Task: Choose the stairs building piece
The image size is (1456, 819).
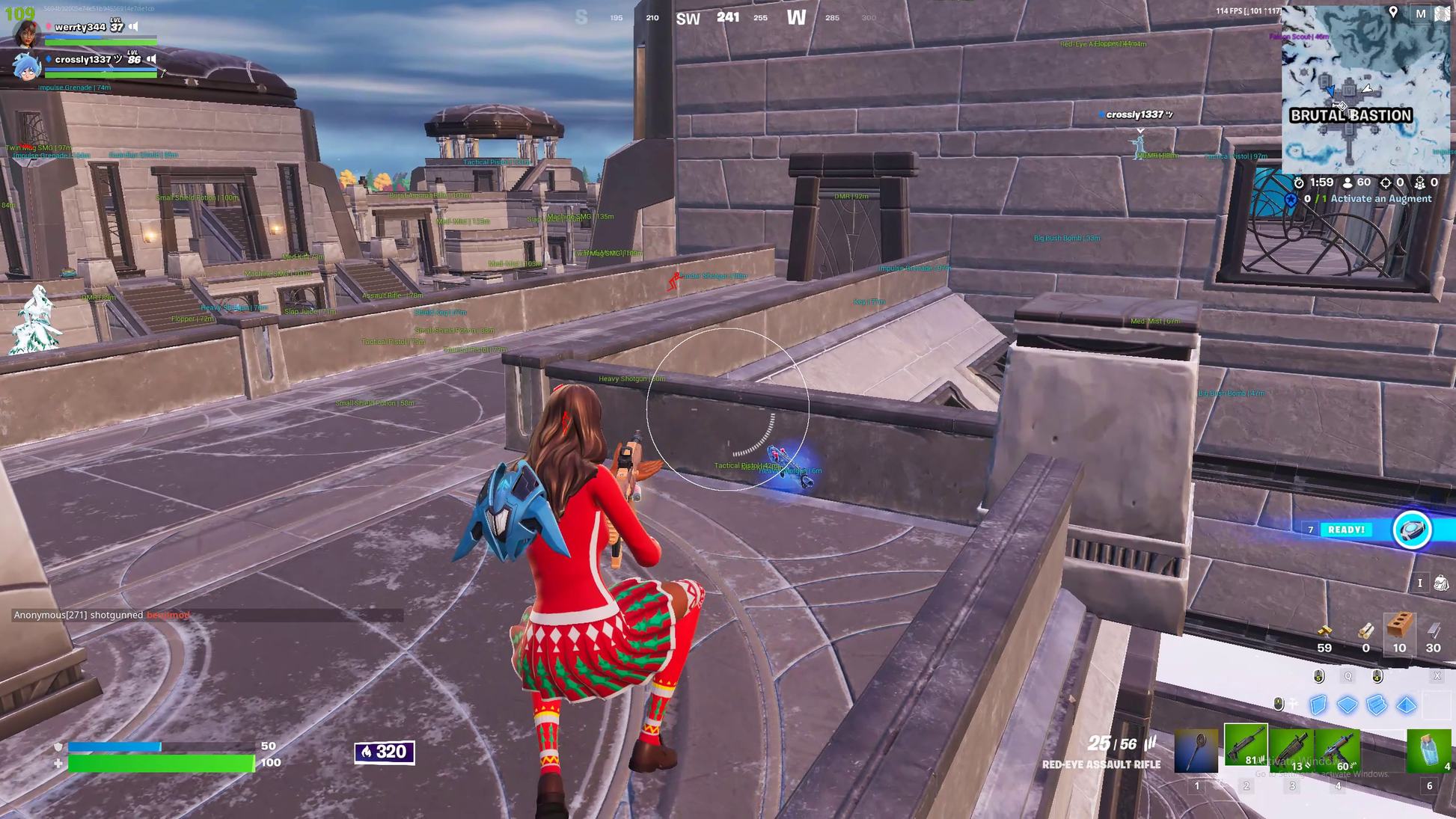Action: click(x=1377, y=705)
